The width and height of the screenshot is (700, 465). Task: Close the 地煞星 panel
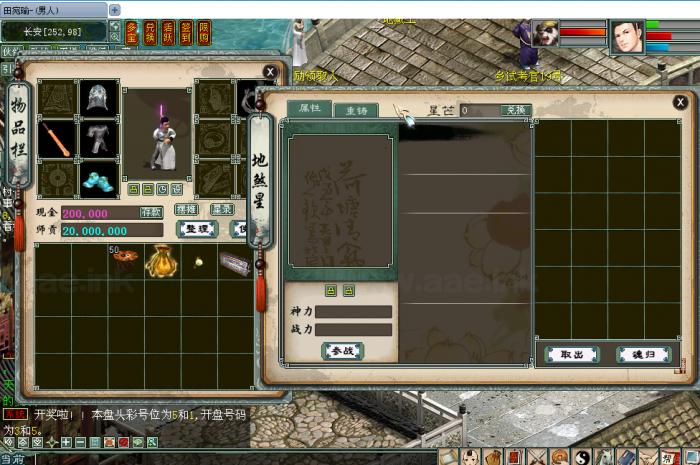[680, 102]
